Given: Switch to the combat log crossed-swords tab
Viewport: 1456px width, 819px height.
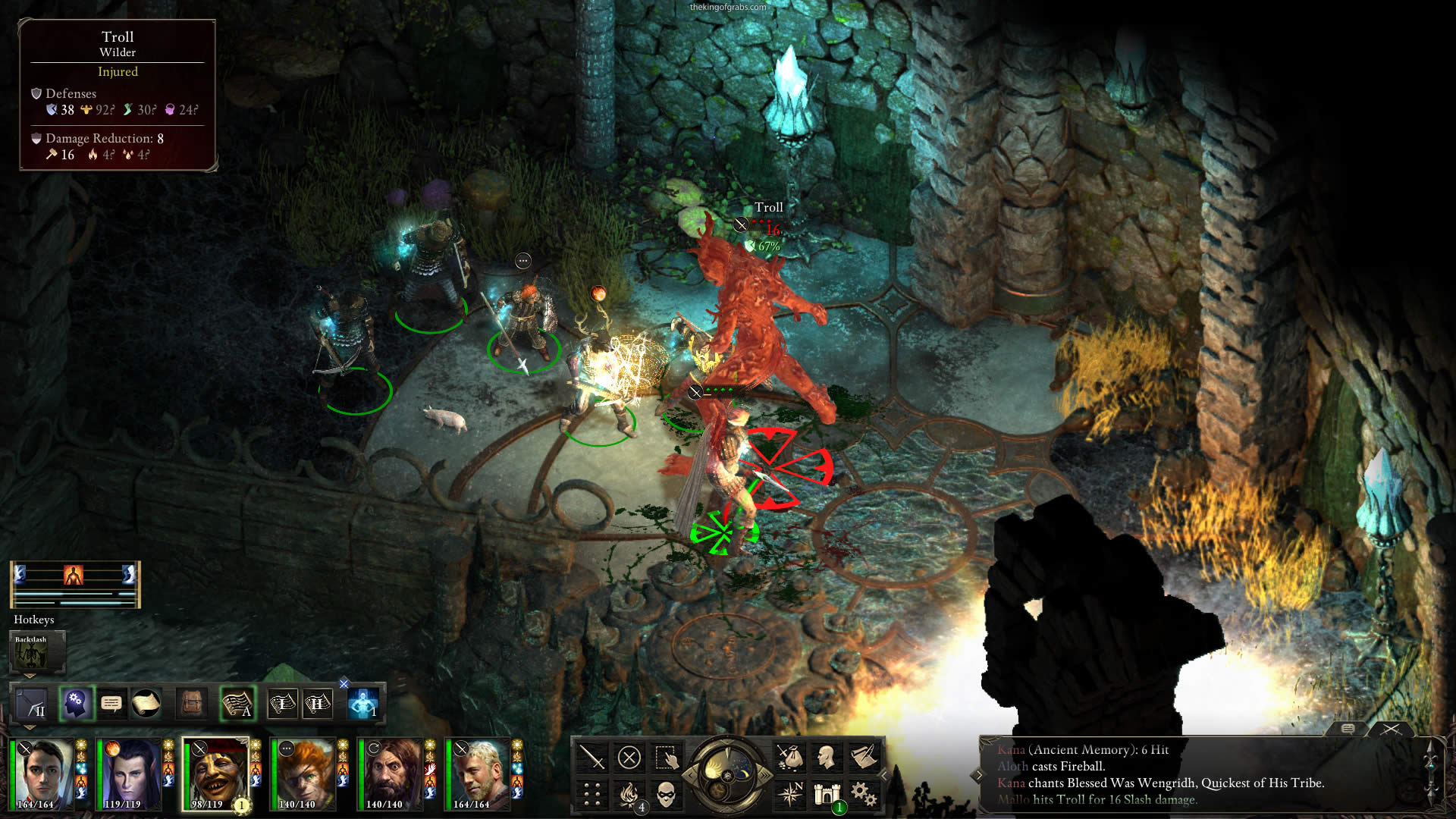Looking at the screenshot, I should (1391, 729).
